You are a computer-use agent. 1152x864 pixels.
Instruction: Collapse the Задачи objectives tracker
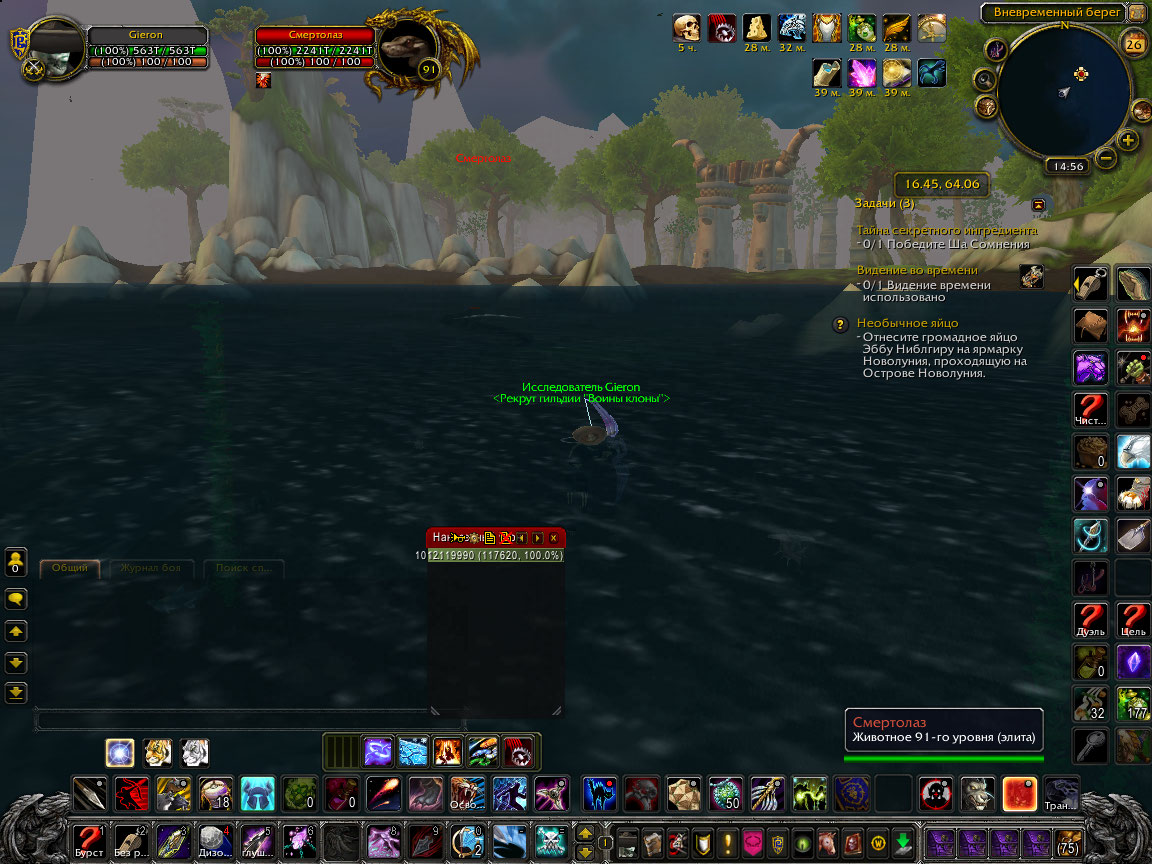[1039, 204]
